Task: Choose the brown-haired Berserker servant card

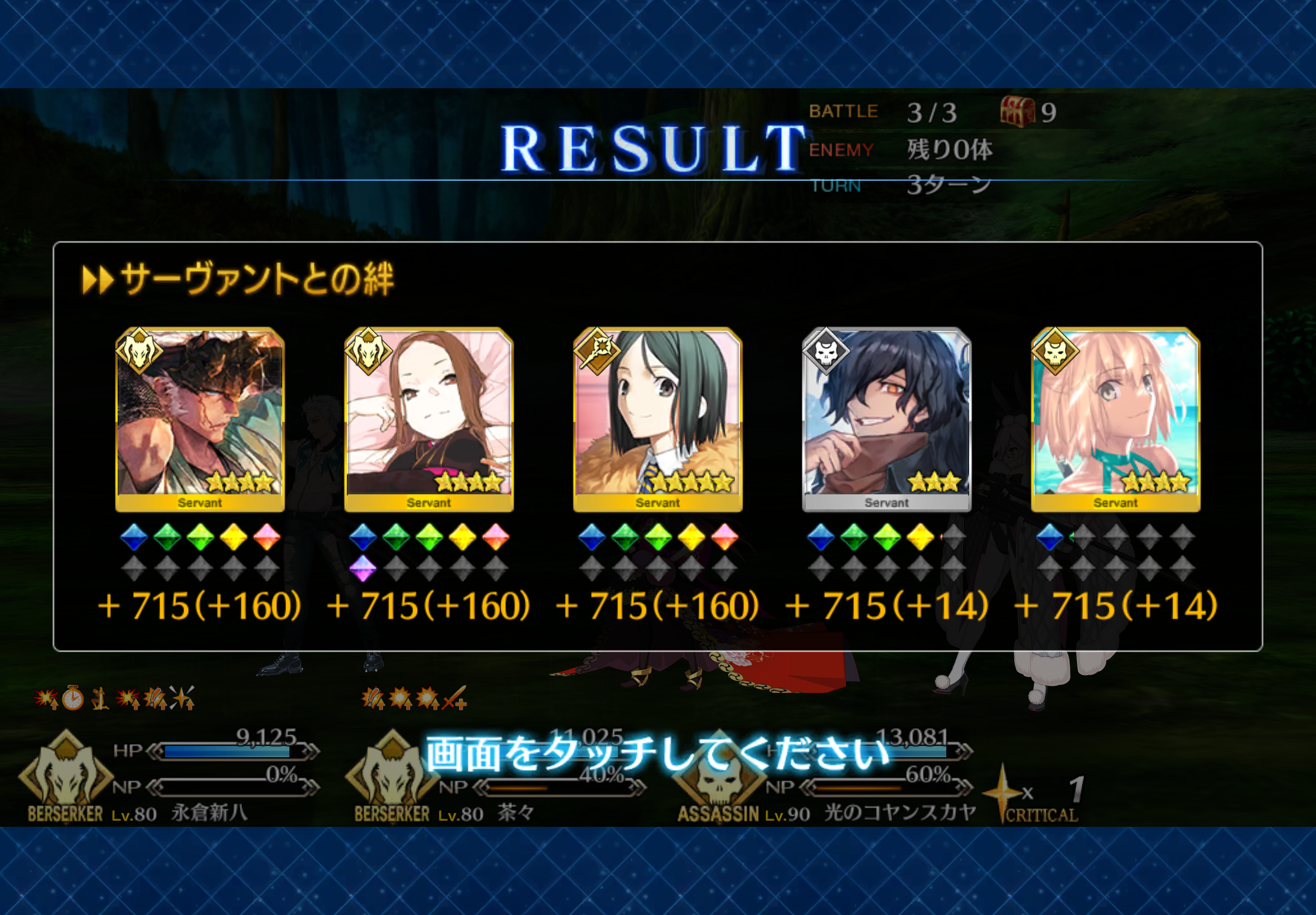Action: [429, 418]
